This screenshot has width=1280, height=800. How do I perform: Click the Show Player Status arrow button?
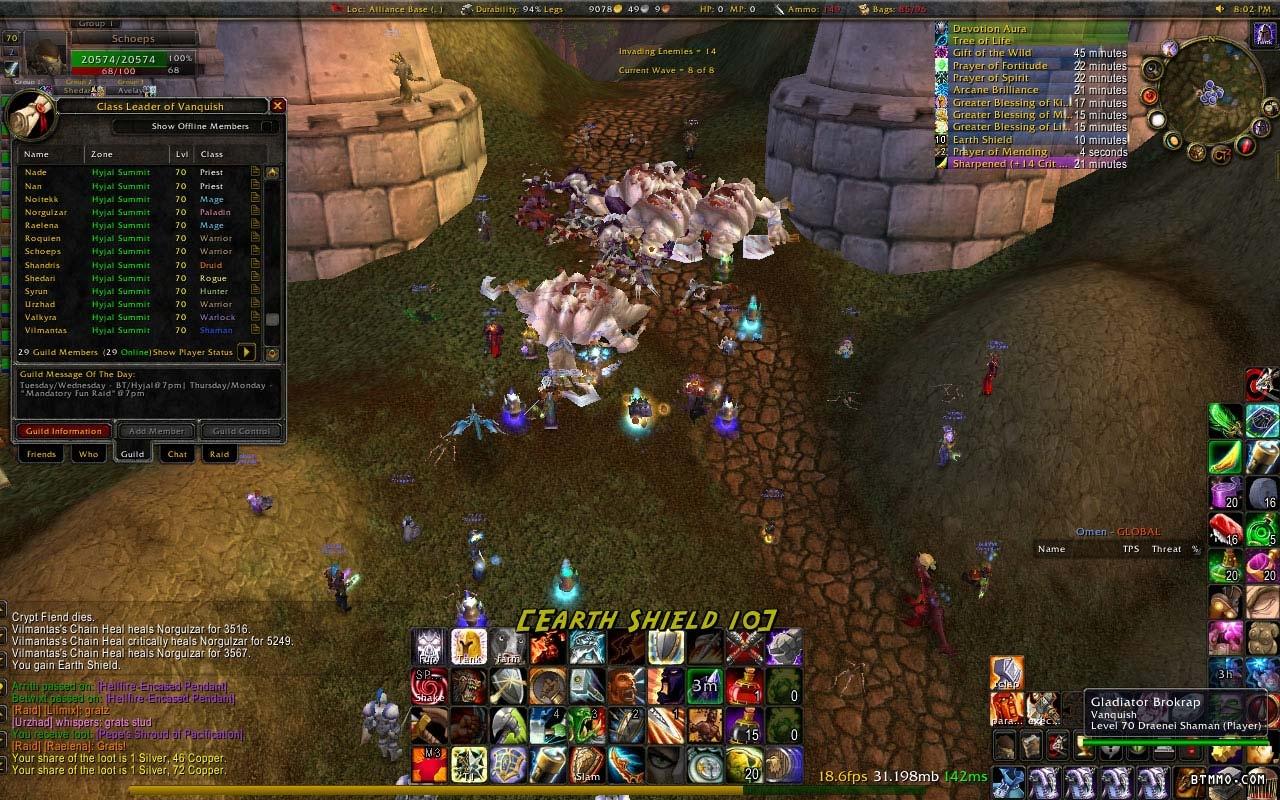[245, 352]
